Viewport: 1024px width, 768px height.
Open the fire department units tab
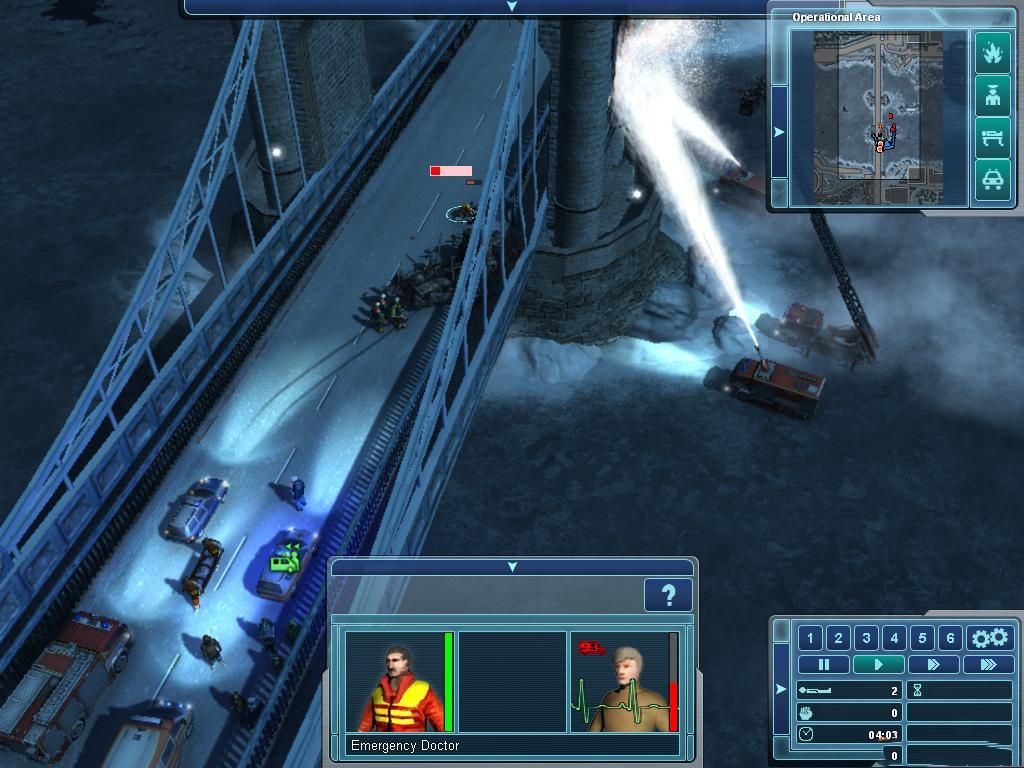point(992,52)
